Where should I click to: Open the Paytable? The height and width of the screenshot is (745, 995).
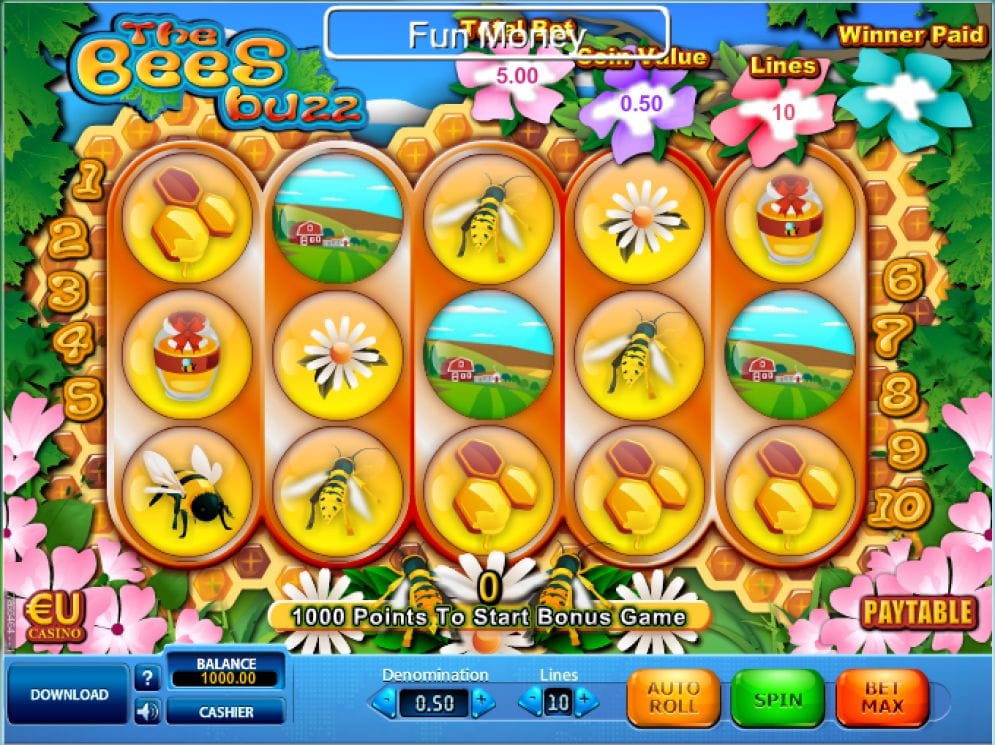click(x=917, y=612)
